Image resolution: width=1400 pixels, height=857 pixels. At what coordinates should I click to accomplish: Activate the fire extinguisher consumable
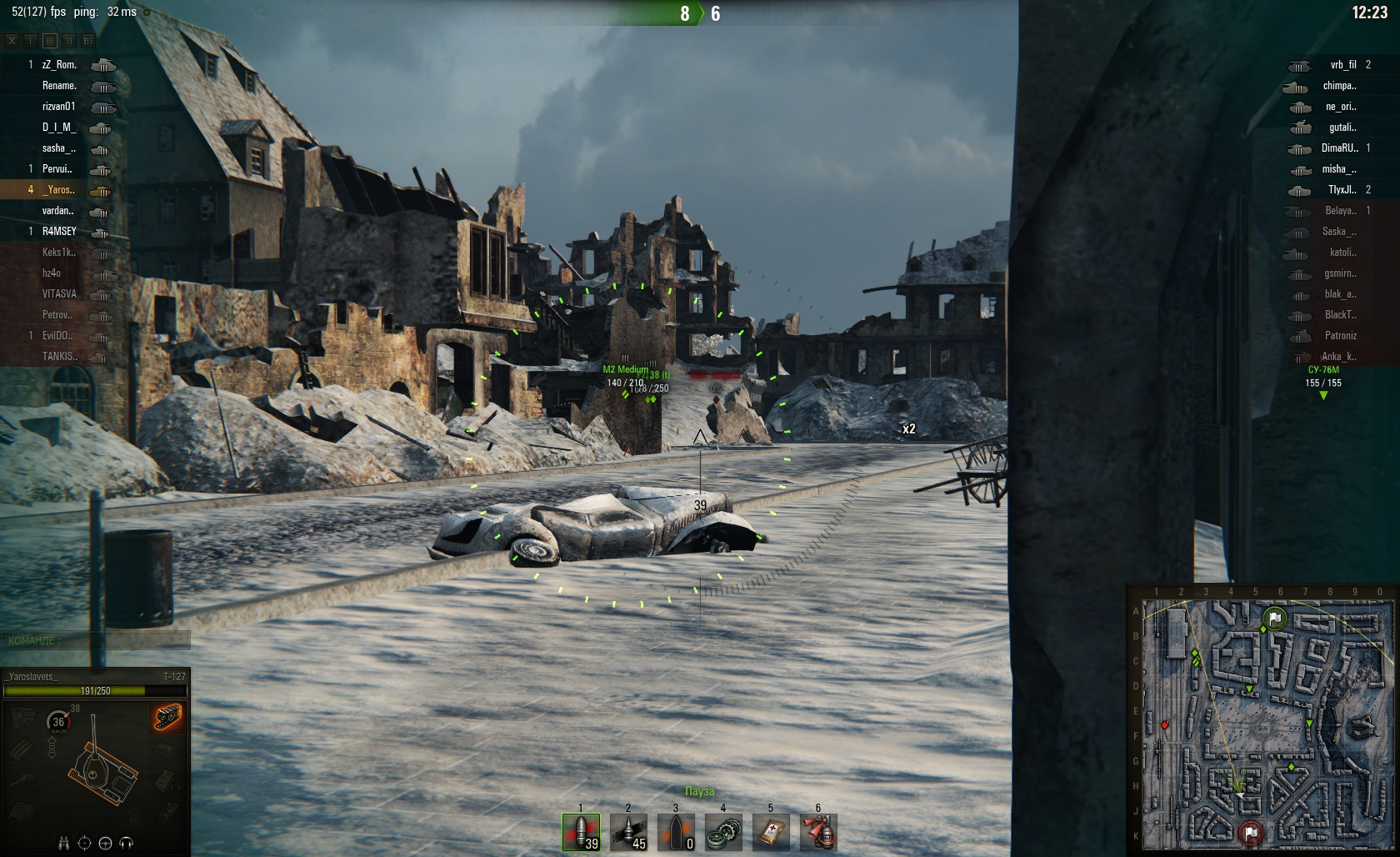click(818, 832)
